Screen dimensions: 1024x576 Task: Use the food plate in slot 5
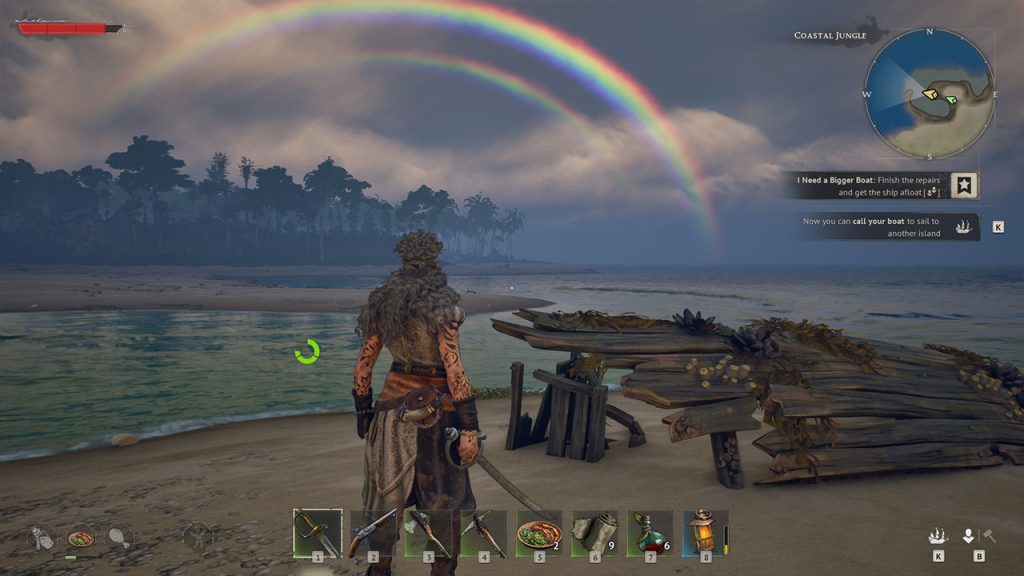tap(540, 532)
